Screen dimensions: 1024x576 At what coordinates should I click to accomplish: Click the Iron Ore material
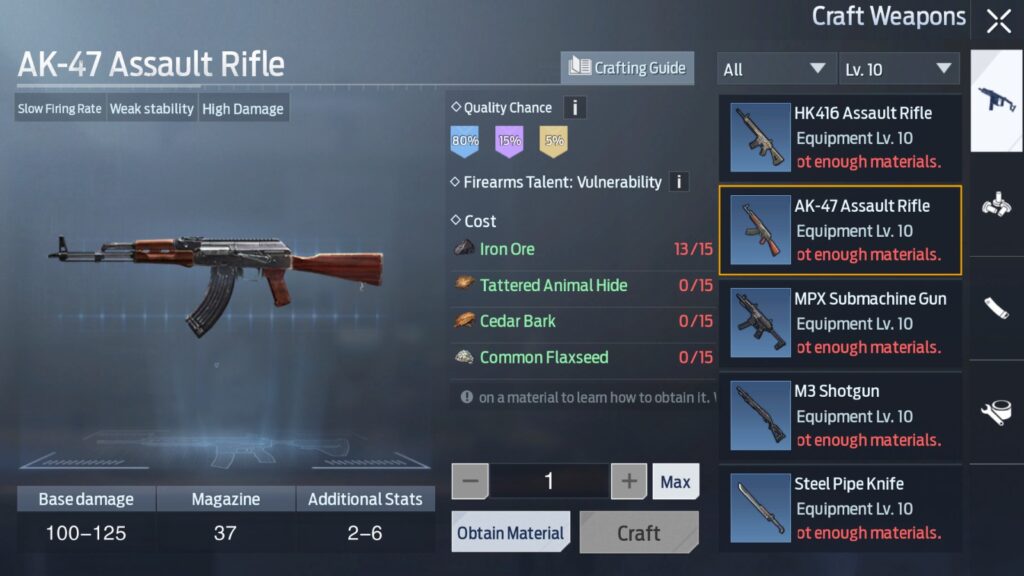[x=507, y=249]
